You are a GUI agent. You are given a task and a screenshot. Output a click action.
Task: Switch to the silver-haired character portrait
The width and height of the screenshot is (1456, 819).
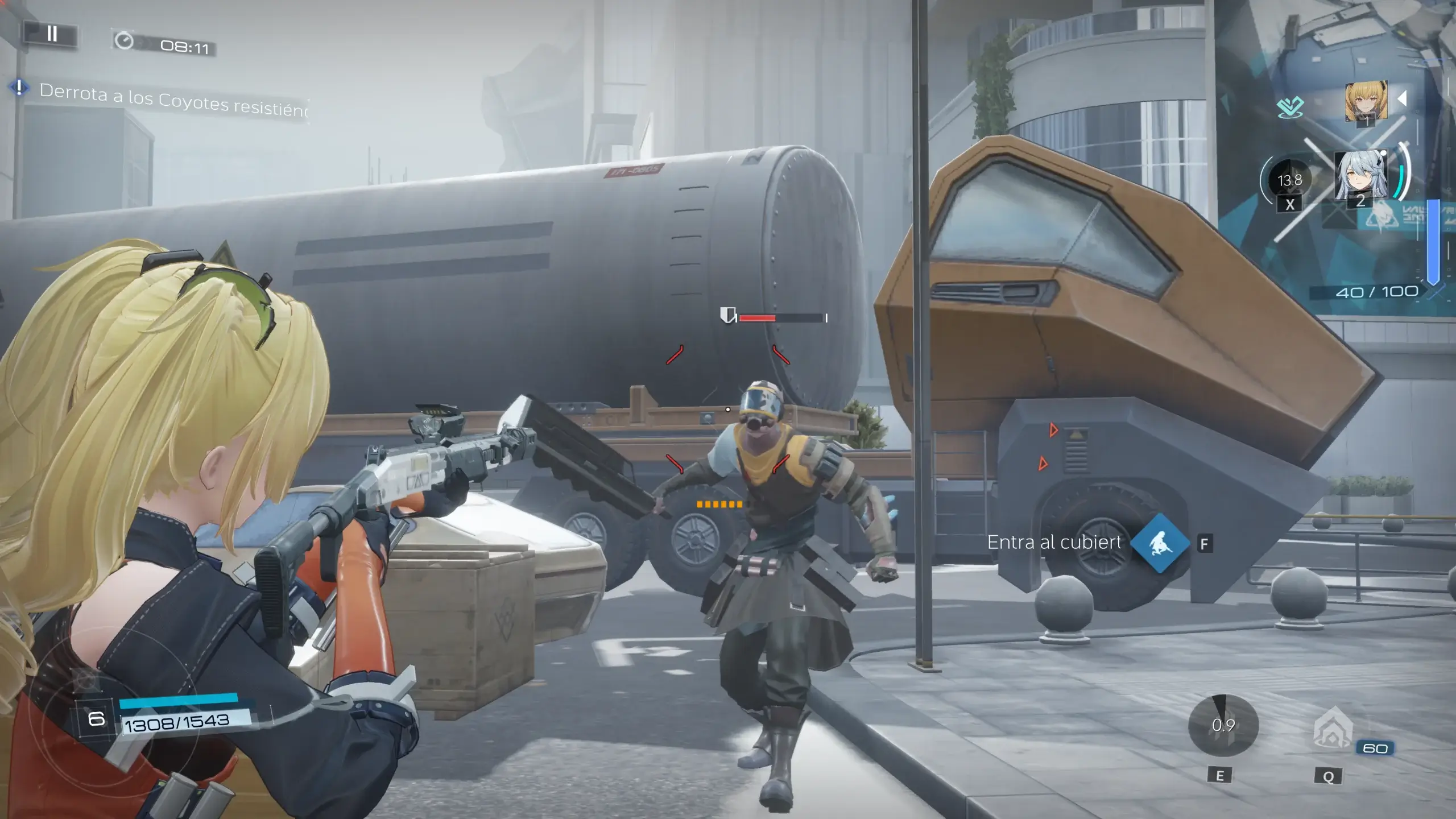pyautogui.click(x=1360, y=175)
